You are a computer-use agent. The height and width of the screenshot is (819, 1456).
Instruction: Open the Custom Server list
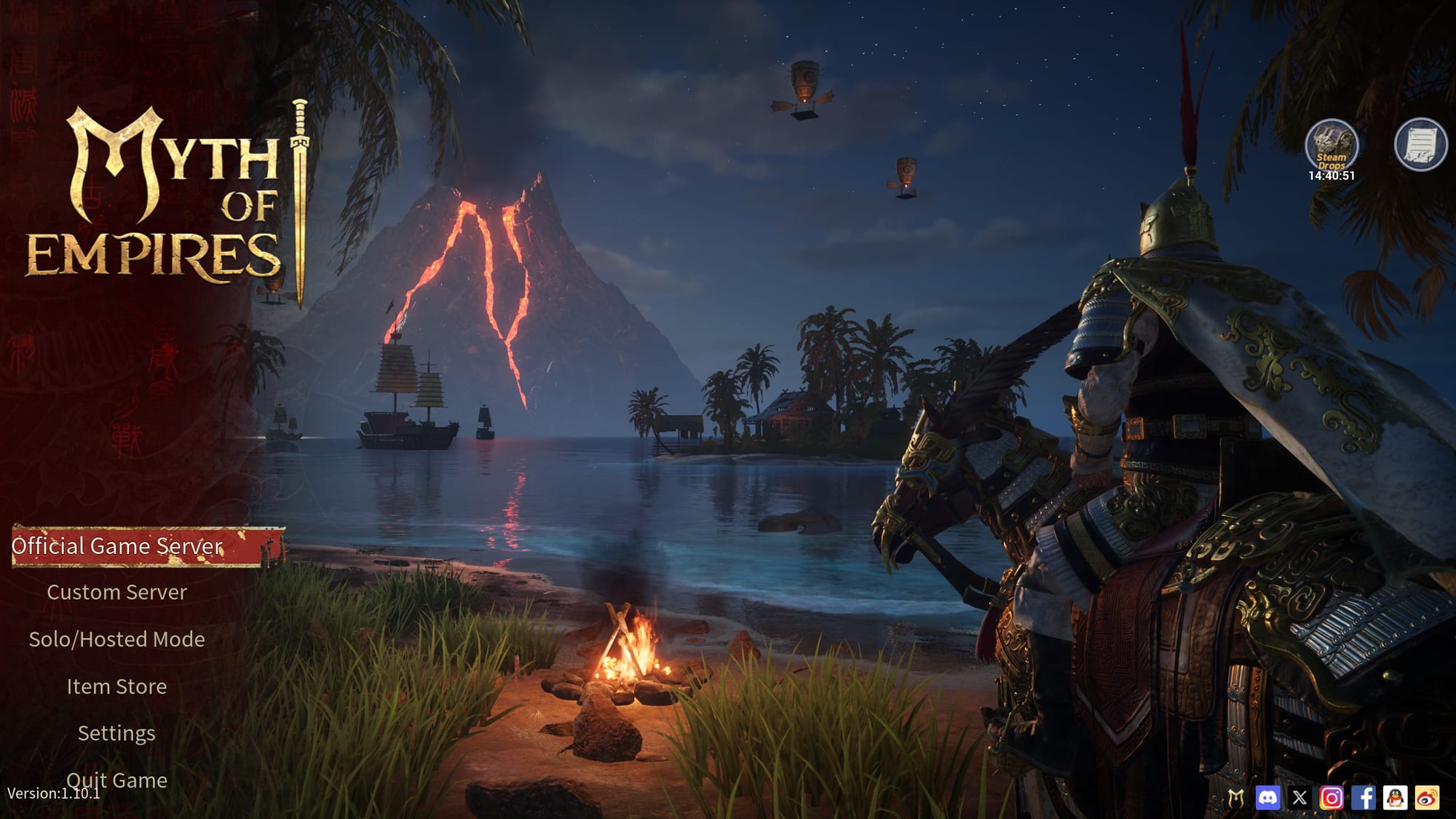(x=116, y=593)
